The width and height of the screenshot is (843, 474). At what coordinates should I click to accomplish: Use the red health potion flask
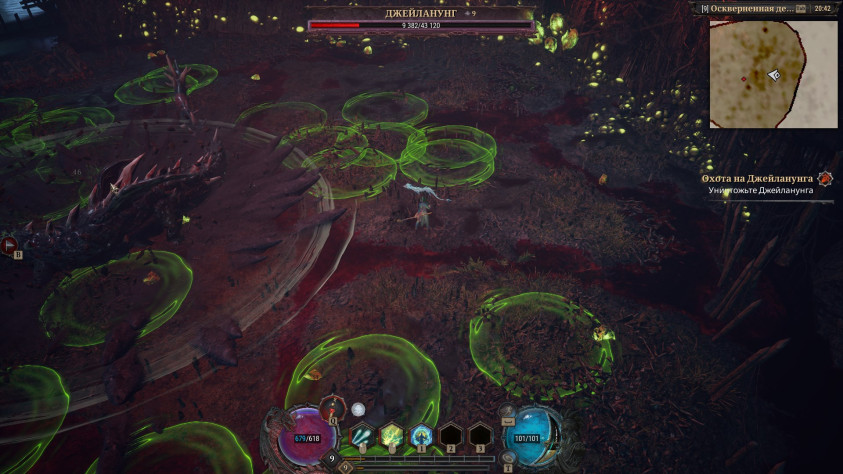coord(333,407)
